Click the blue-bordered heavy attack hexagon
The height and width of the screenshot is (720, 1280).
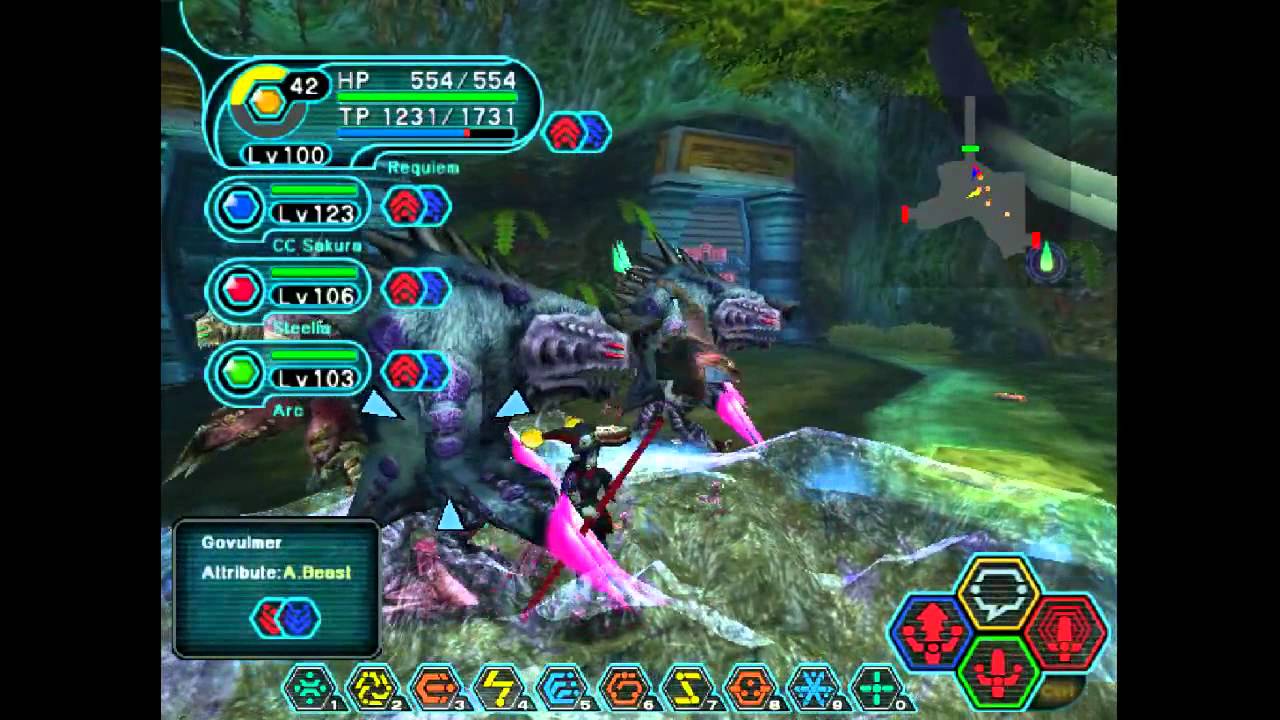932,632
